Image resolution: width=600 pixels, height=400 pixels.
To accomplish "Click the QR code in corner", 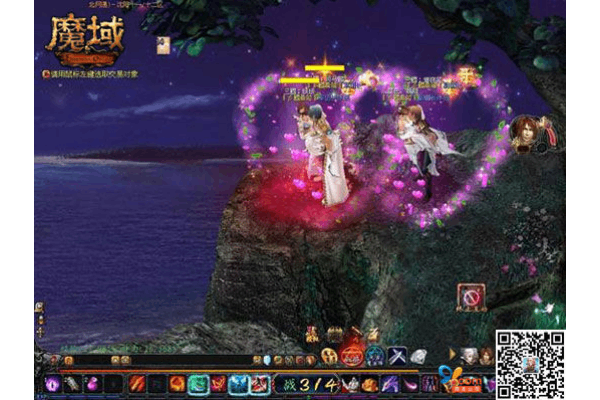I will coord(530,364).
